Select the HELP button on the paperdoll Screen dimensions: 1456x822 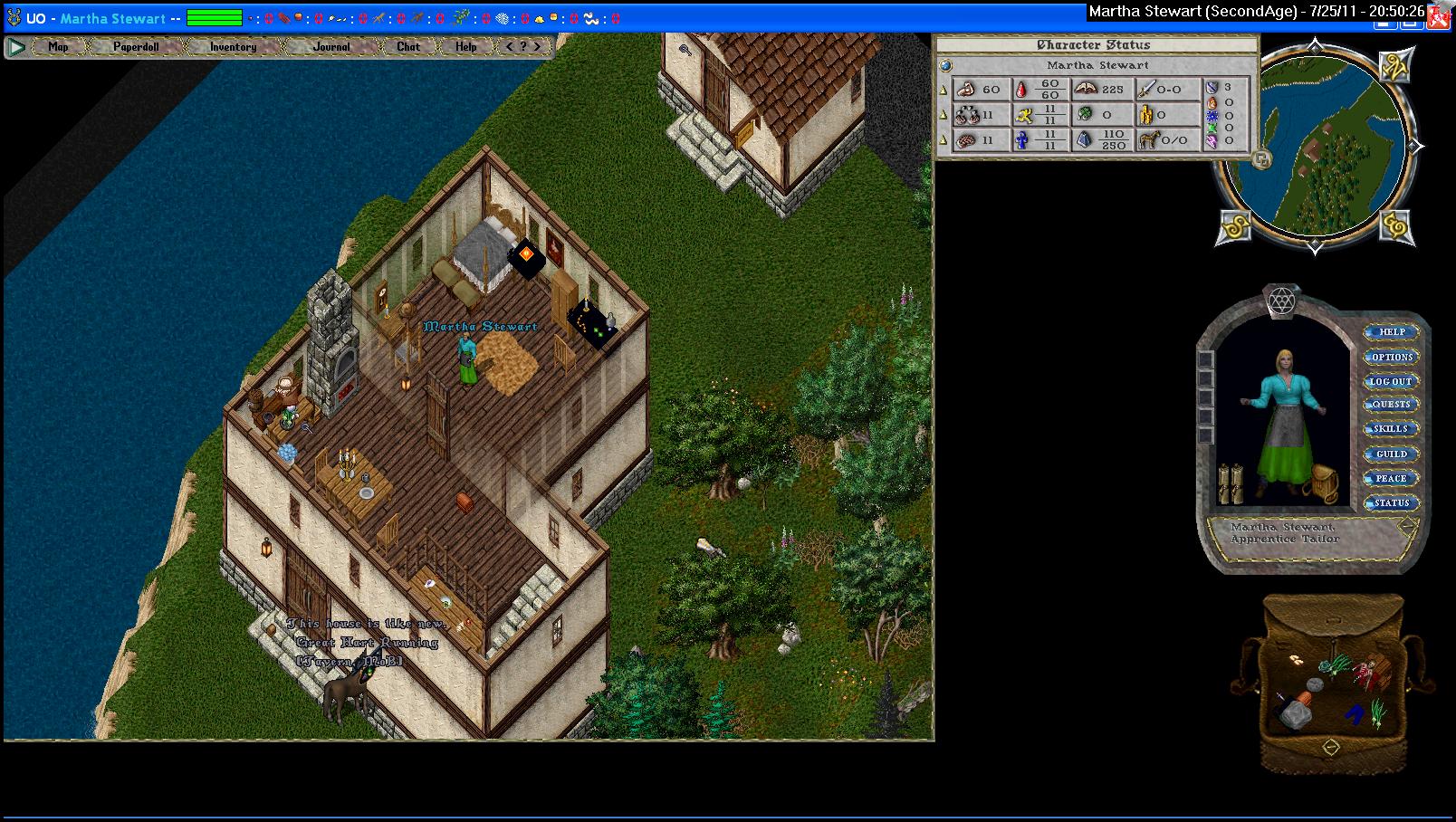click(x=1392, y=332)
